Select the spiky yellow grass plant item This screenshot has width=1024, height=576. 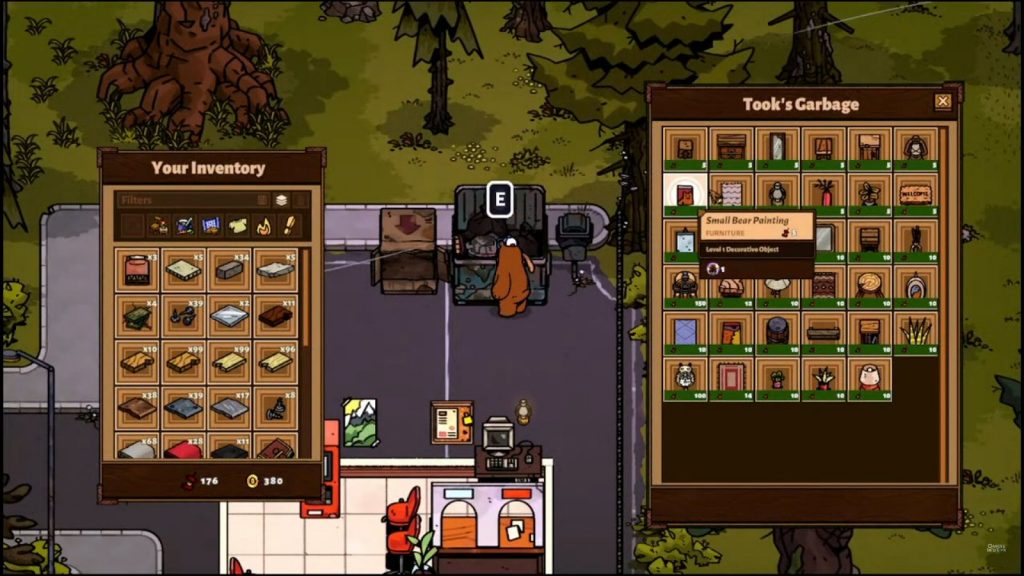pyautogui.click(x=915, y=330)
